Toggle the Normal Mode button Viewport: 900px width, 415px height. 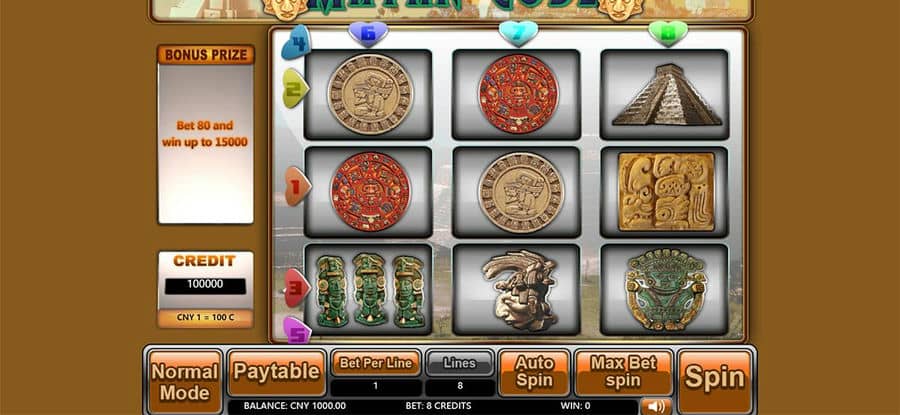[185, 379]
